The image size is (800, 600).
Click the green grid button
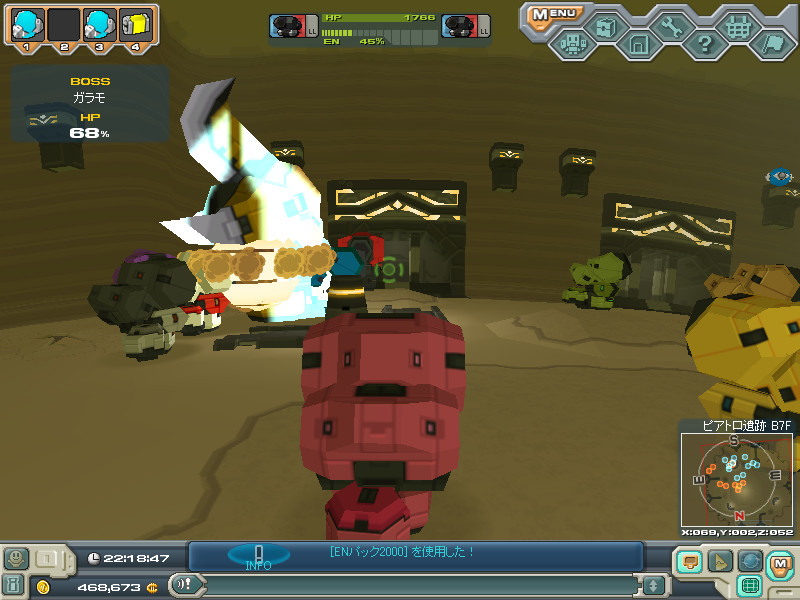coord(750,586)
